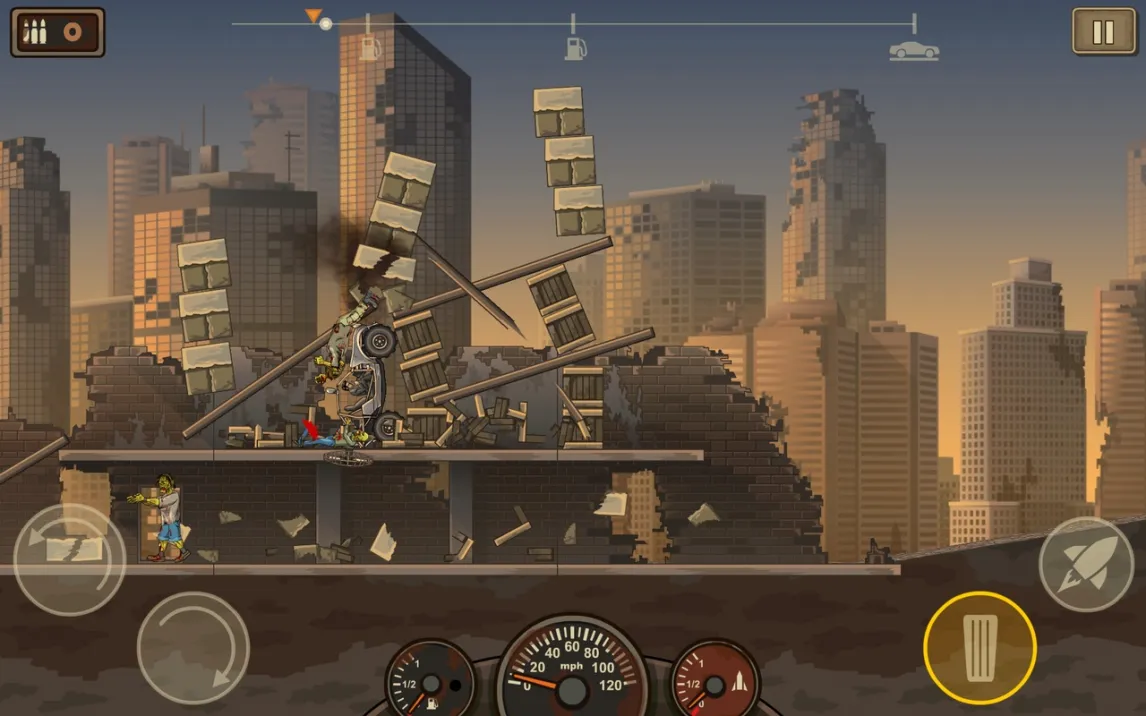Pause the game with the top-right button

[1104, 32]
